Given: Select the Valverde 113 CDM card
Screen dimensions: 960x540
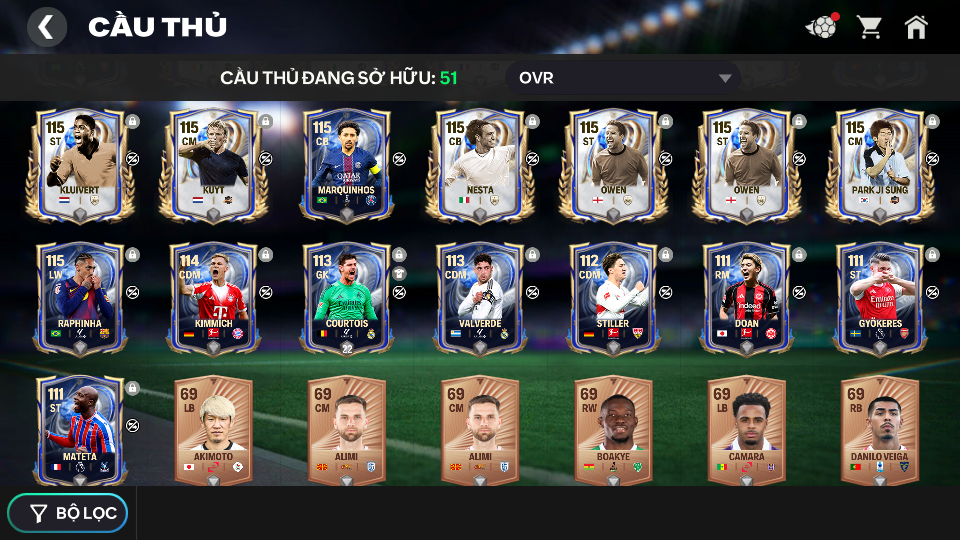Looking at the screenshot, I should tap(479, 297).
